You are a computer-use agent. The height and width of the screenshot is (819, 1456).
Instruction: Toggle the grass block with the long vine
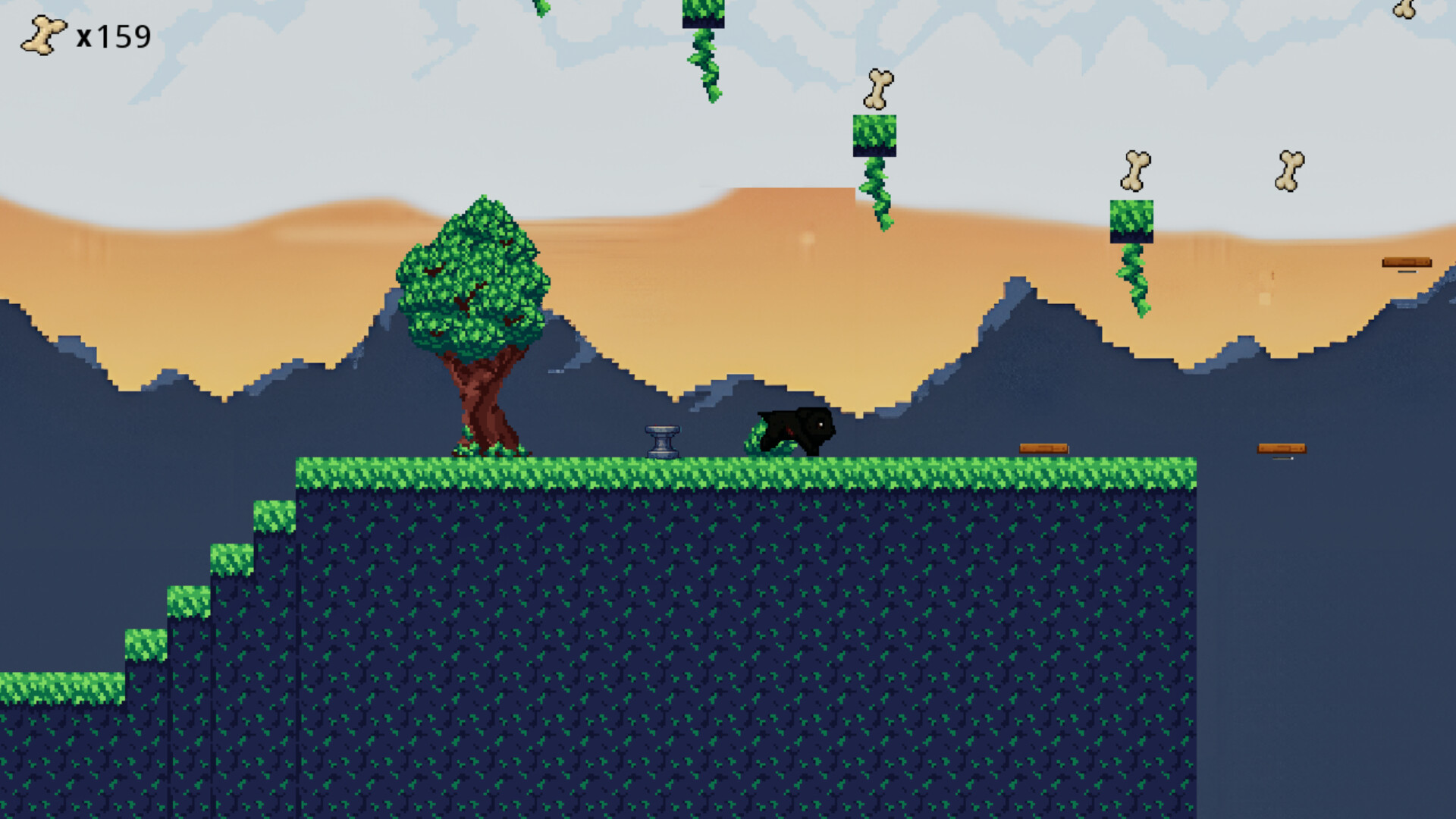click(1131, 220)
